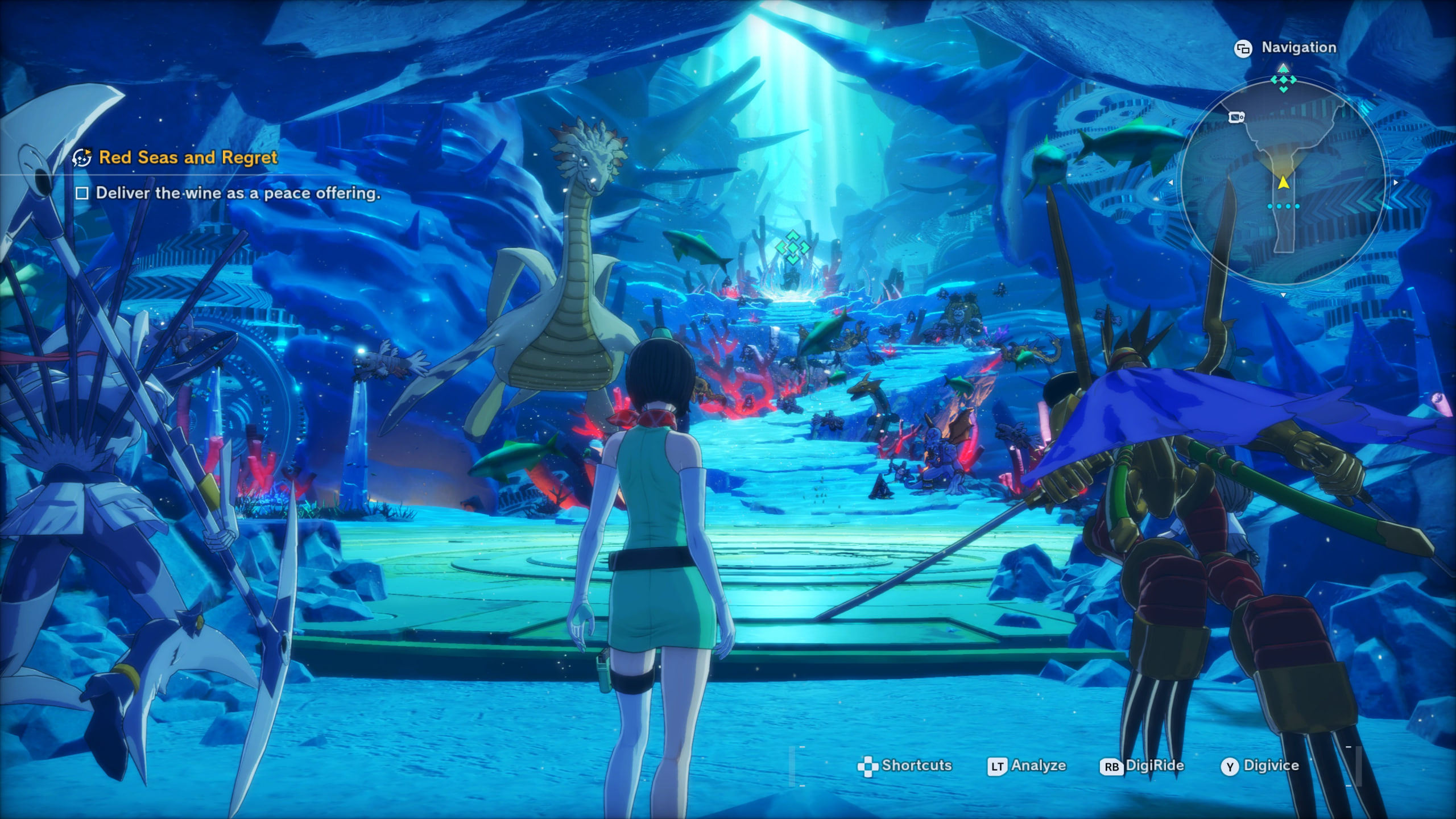
Task: Select the green objective marker above minimap
Action: pyautogui.click(x=1283, y=81)
